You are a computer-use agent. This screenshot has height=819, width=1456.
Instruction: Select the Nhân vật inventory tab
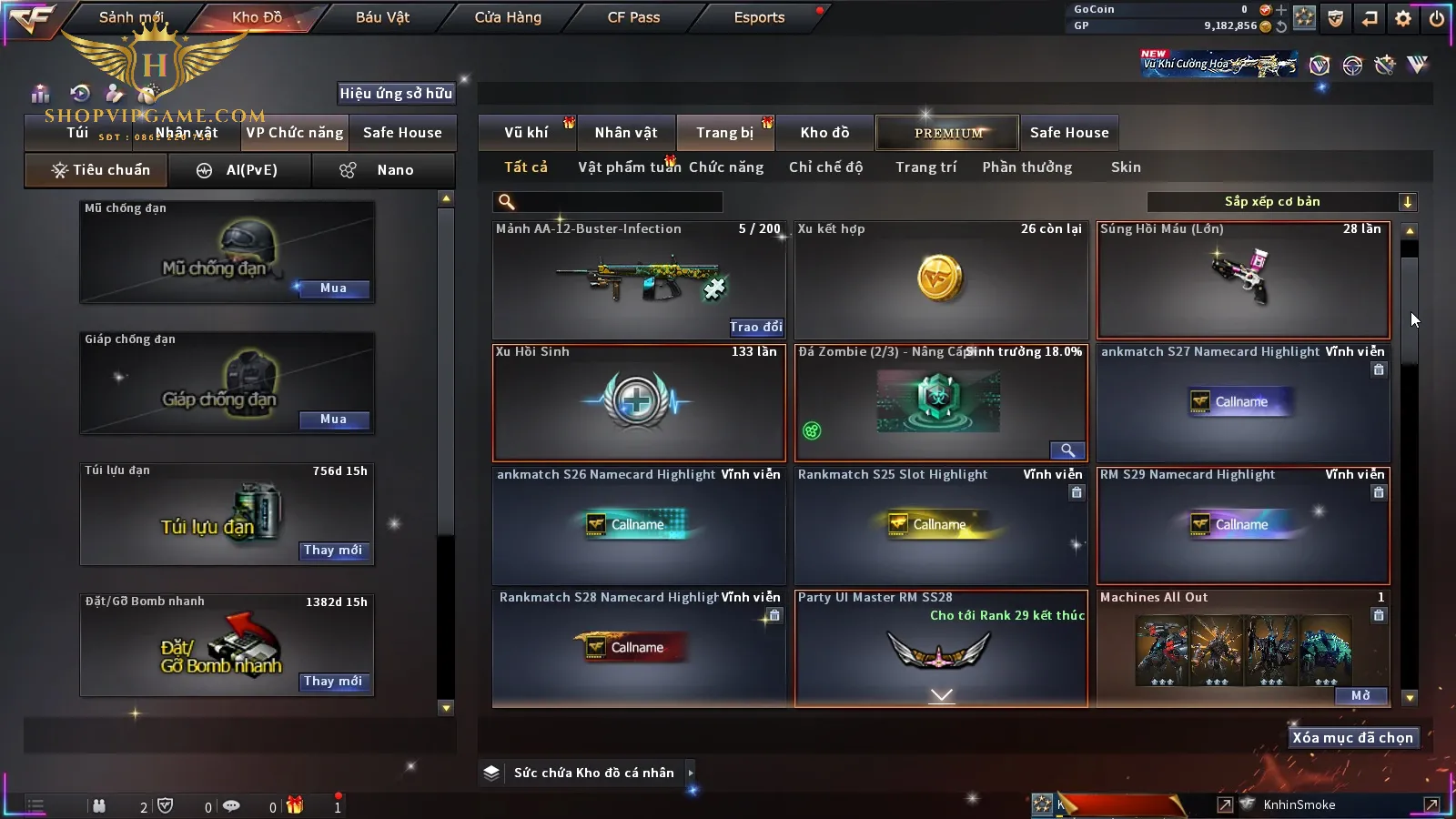[x=626, y=133]
